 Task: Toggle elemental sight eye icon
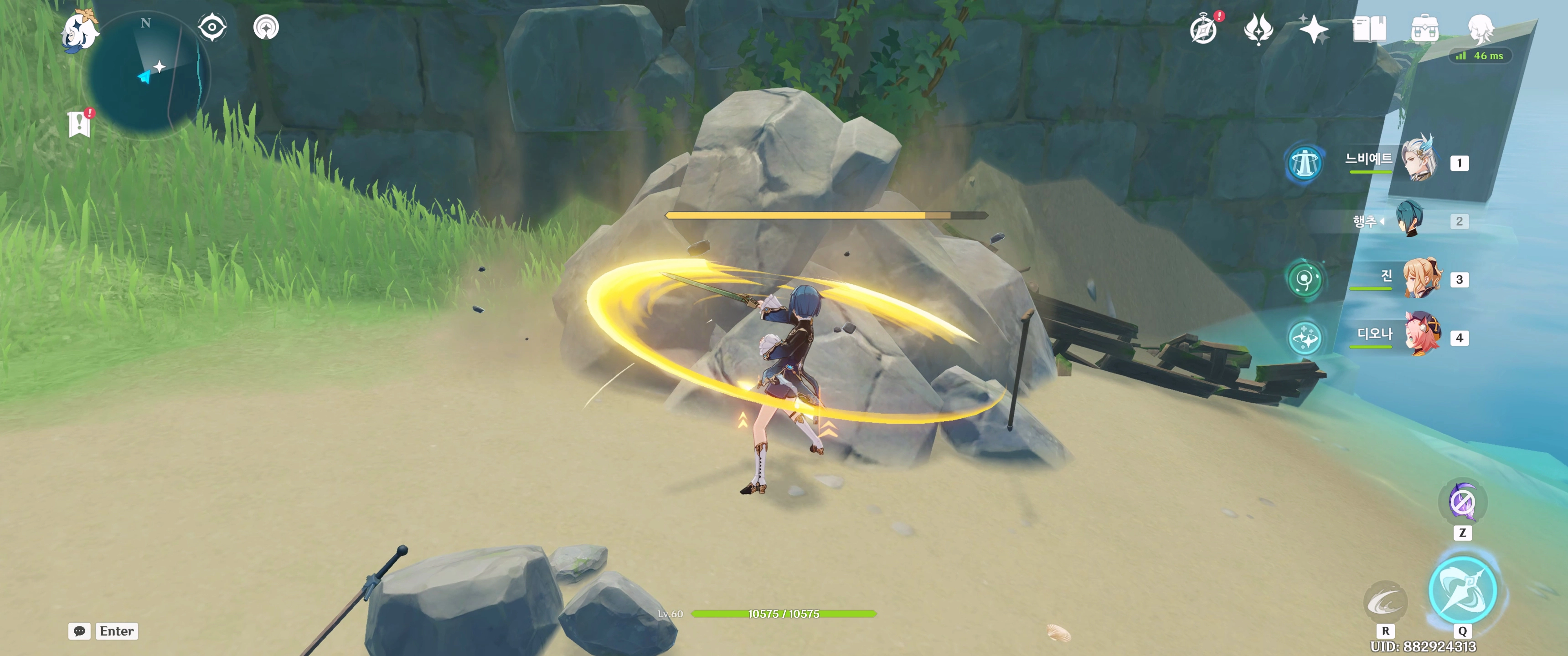(x=212, y=27)
